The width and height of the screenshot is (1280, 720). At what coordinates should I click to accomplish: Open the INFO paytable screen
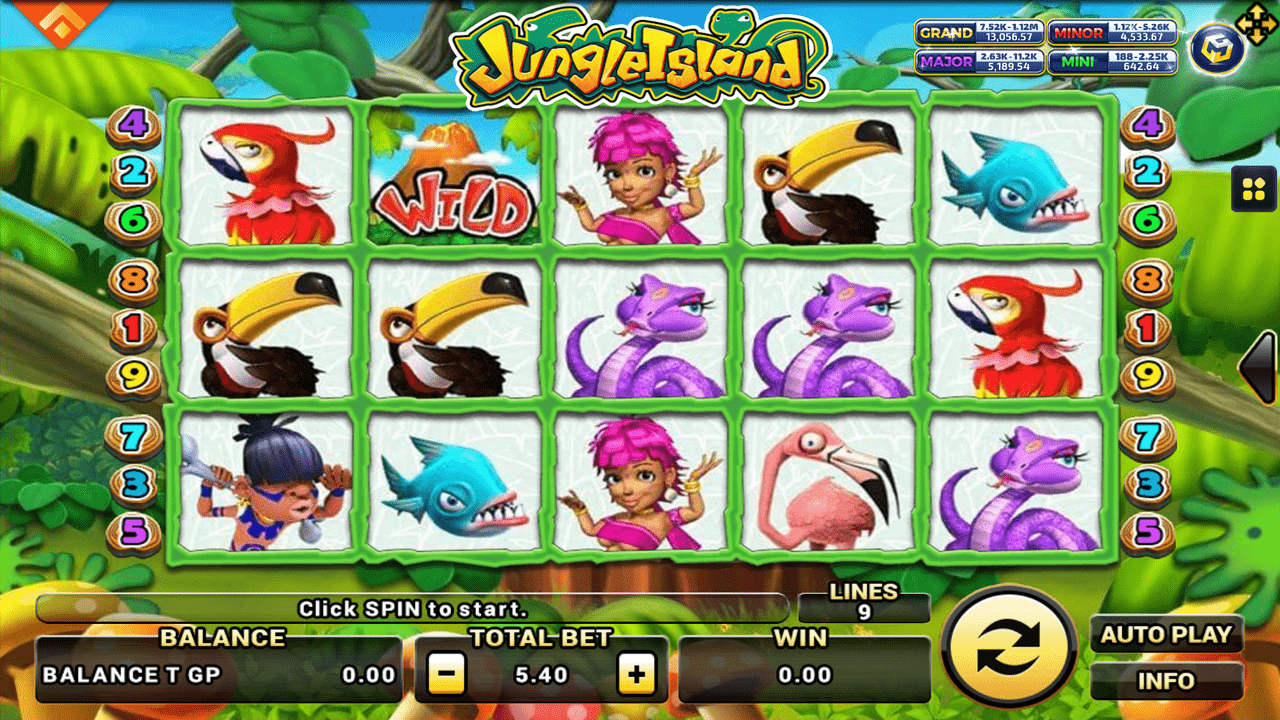click(x=1167, y=681)
